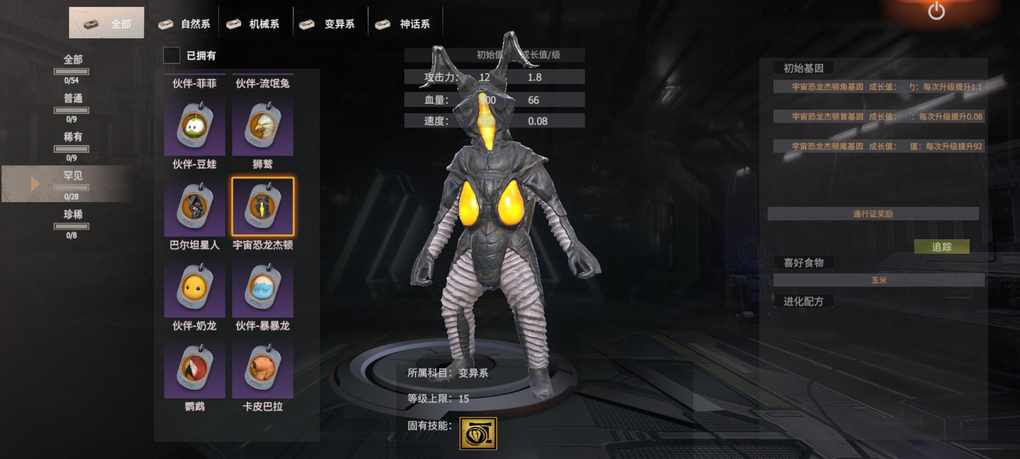Click the green 追踪 button

click(941, 246)
